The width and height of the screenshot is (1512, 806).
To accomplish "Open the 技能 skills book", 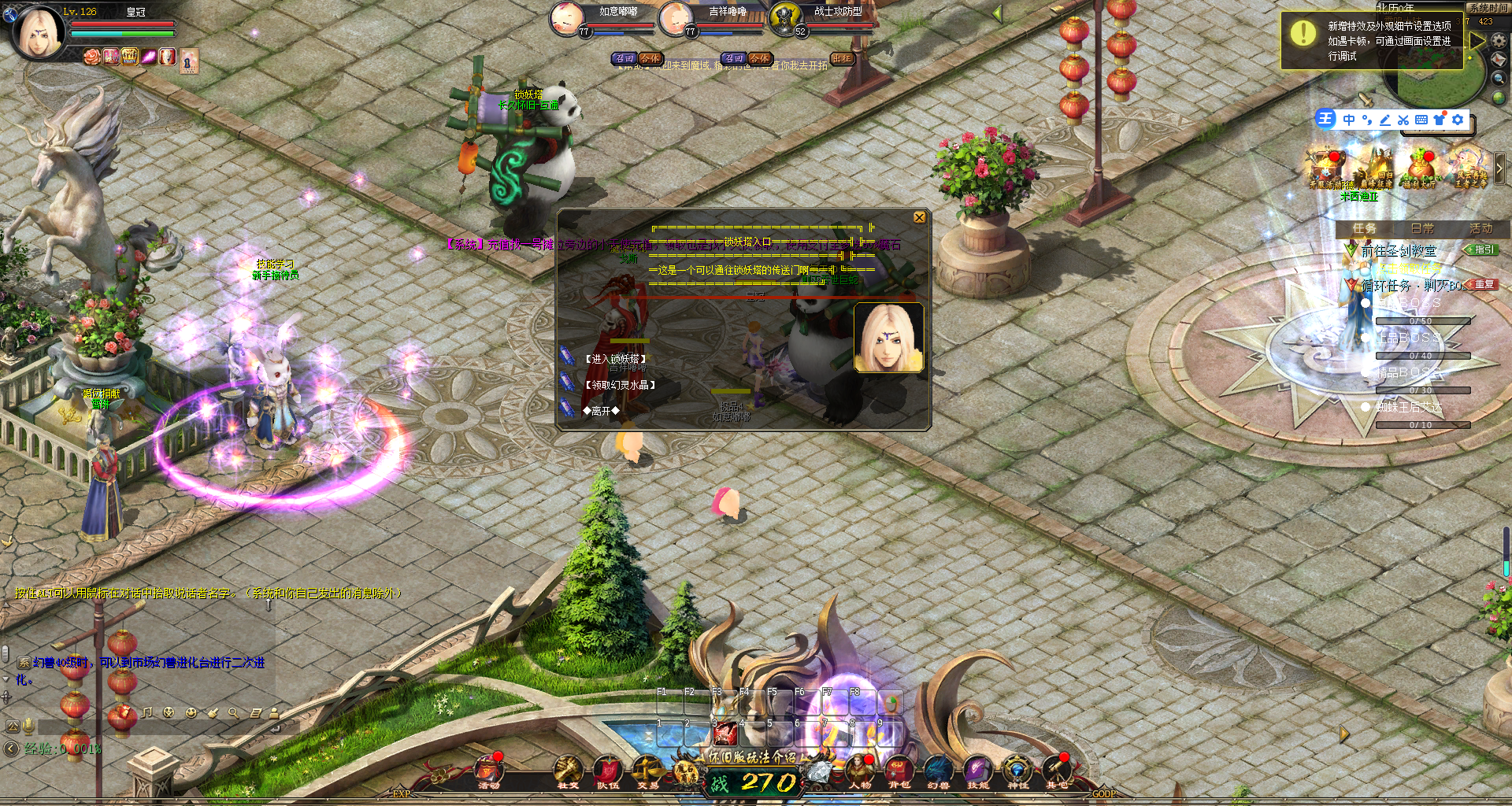I will pos(978,771).
